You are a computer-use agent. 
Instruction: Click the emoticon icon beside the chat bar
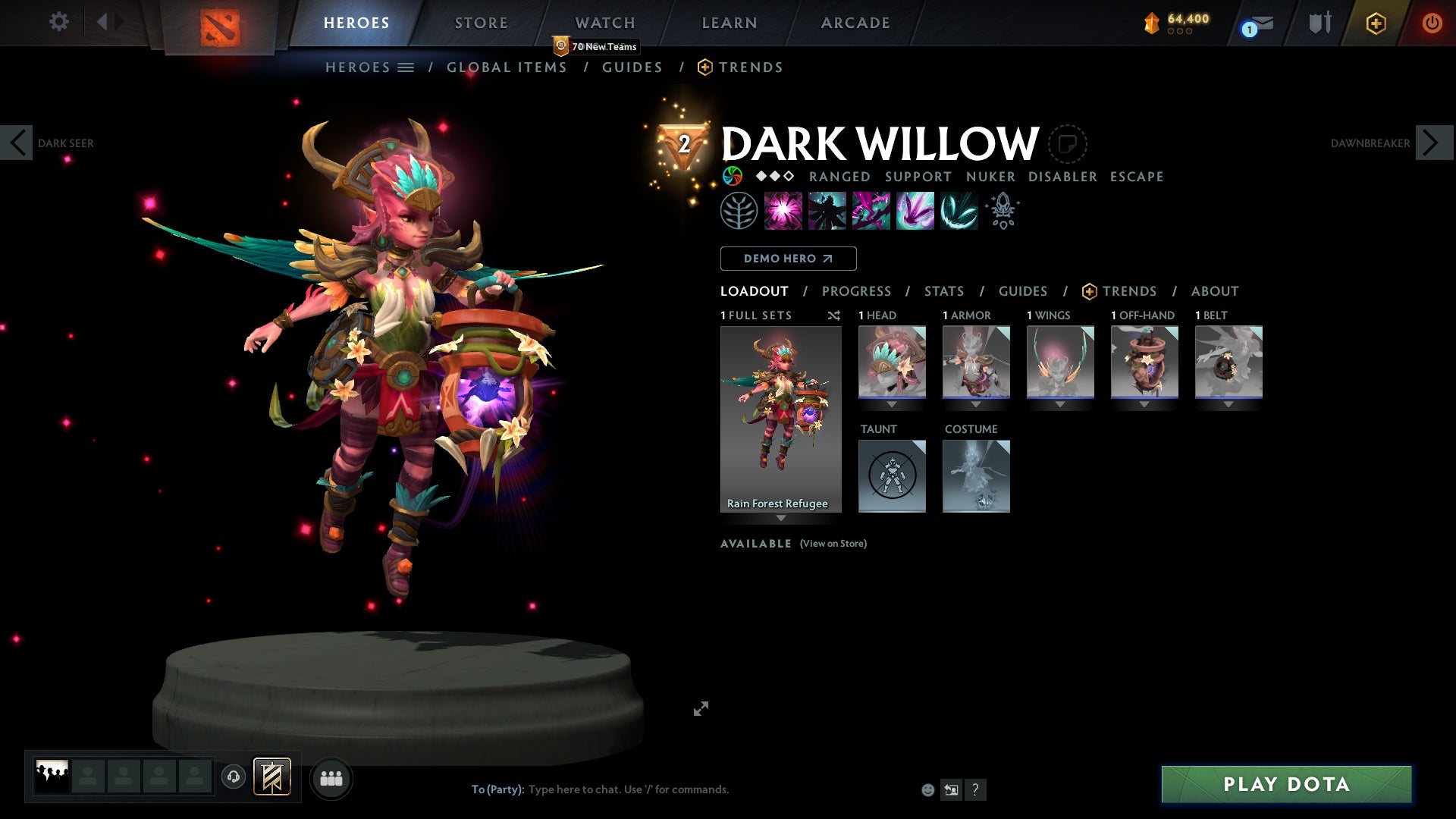[927, 789]
